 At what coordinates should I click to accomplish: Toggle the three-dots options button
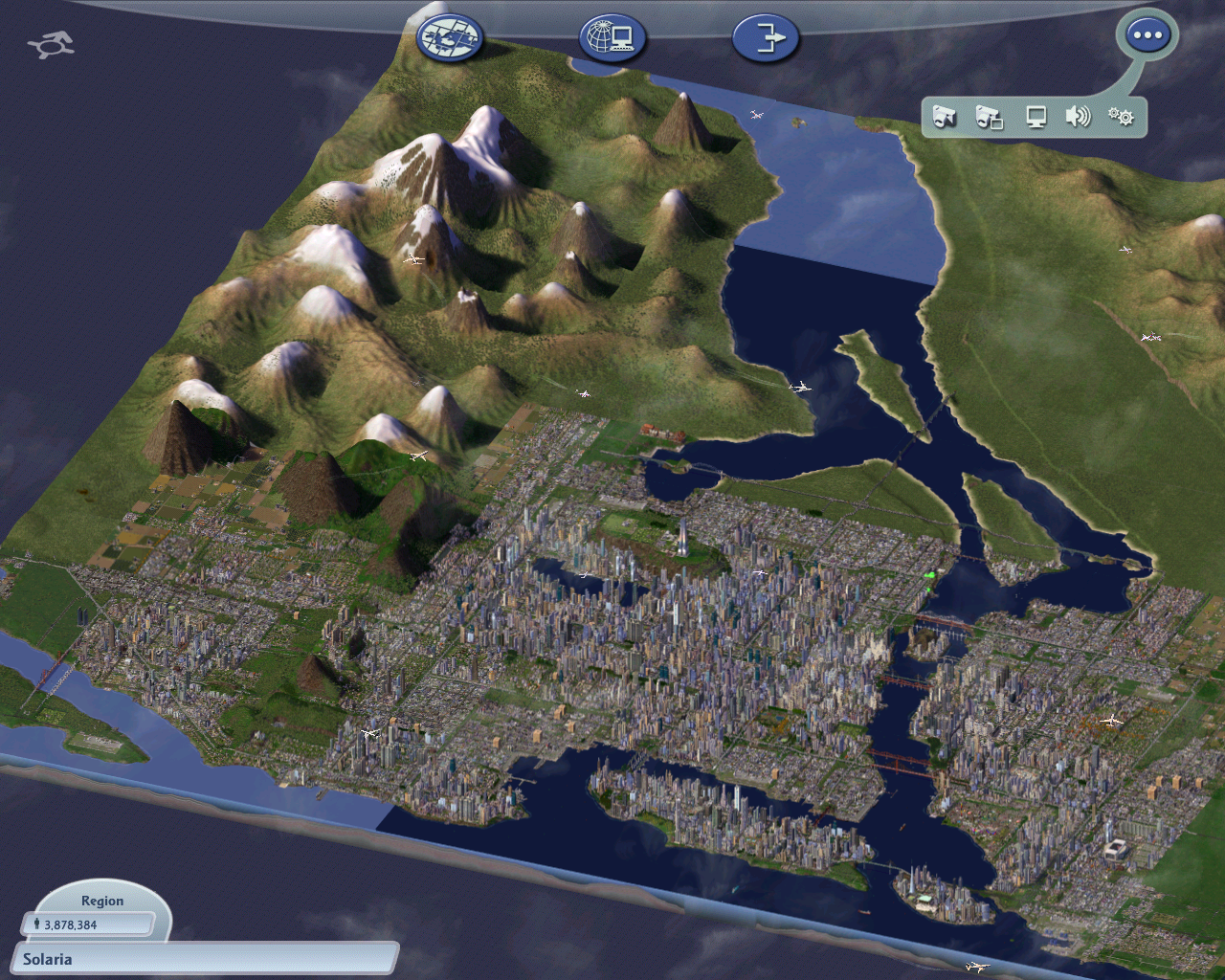point(1147,36)
